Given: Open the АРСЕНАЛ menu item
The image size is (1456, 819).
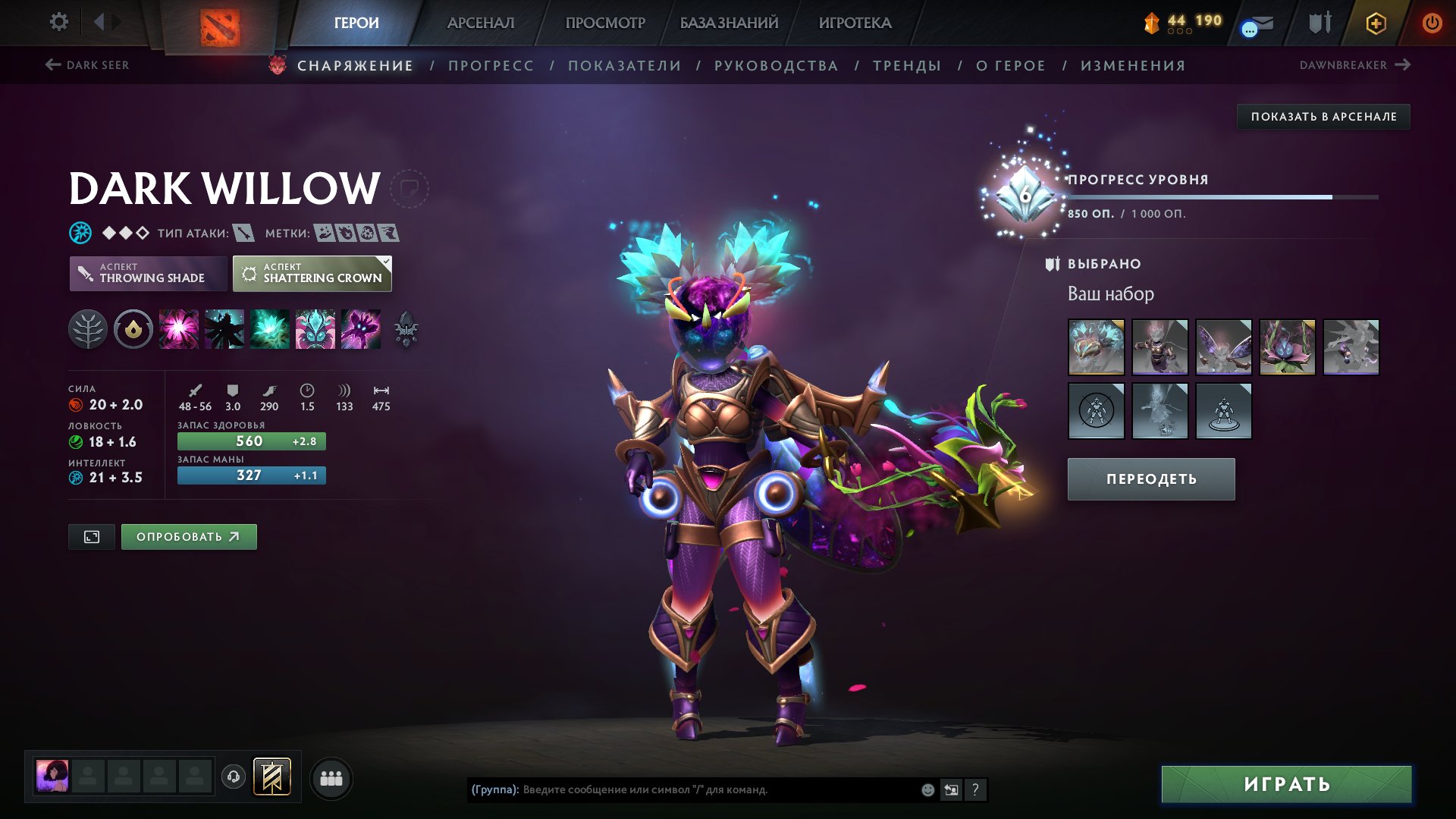Looking at the screenshot, I should (x=483, y=23).
